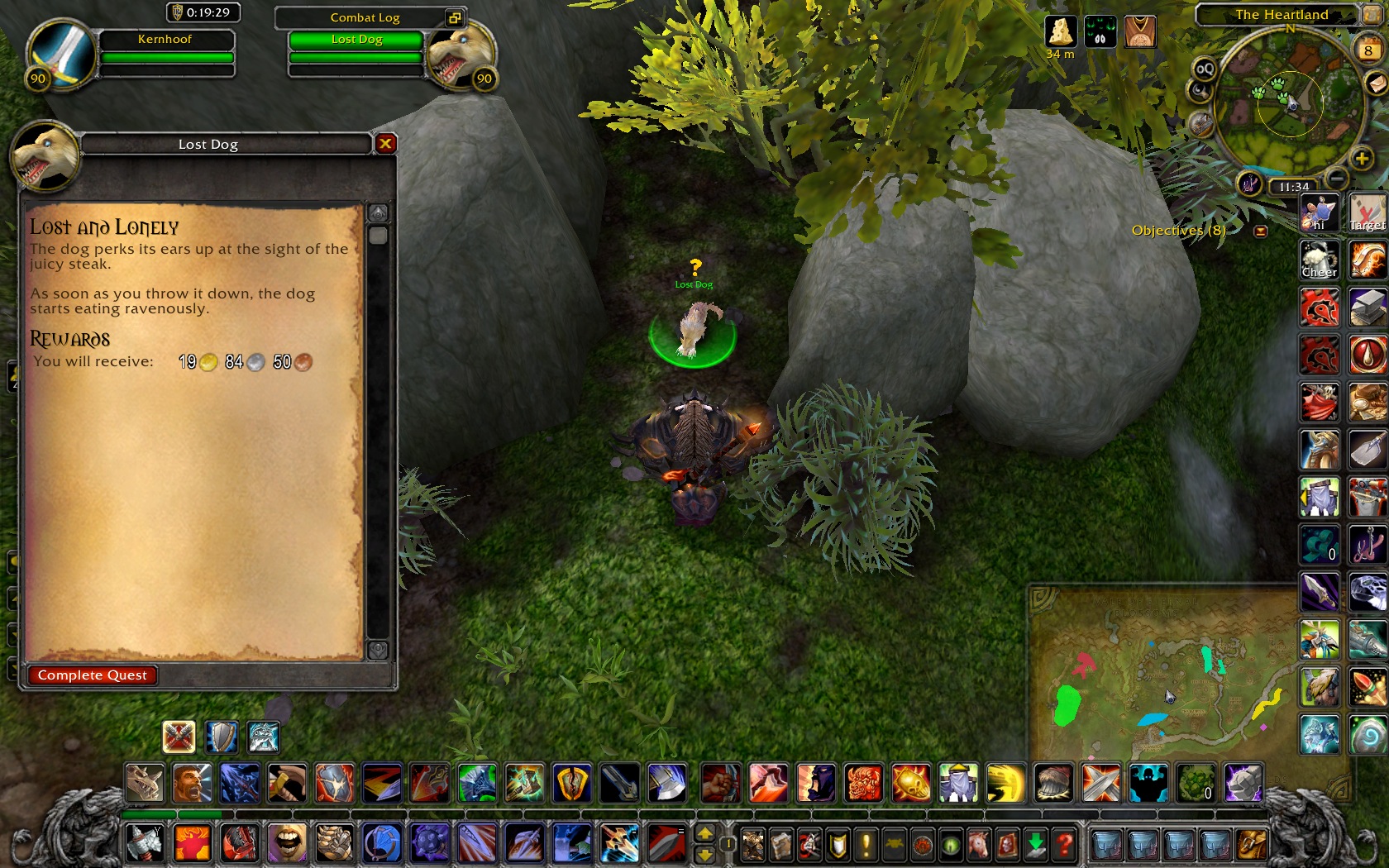Open the leather backpack bag
The height and width of the screenshot is (868, 1389).
(1251, 845)
